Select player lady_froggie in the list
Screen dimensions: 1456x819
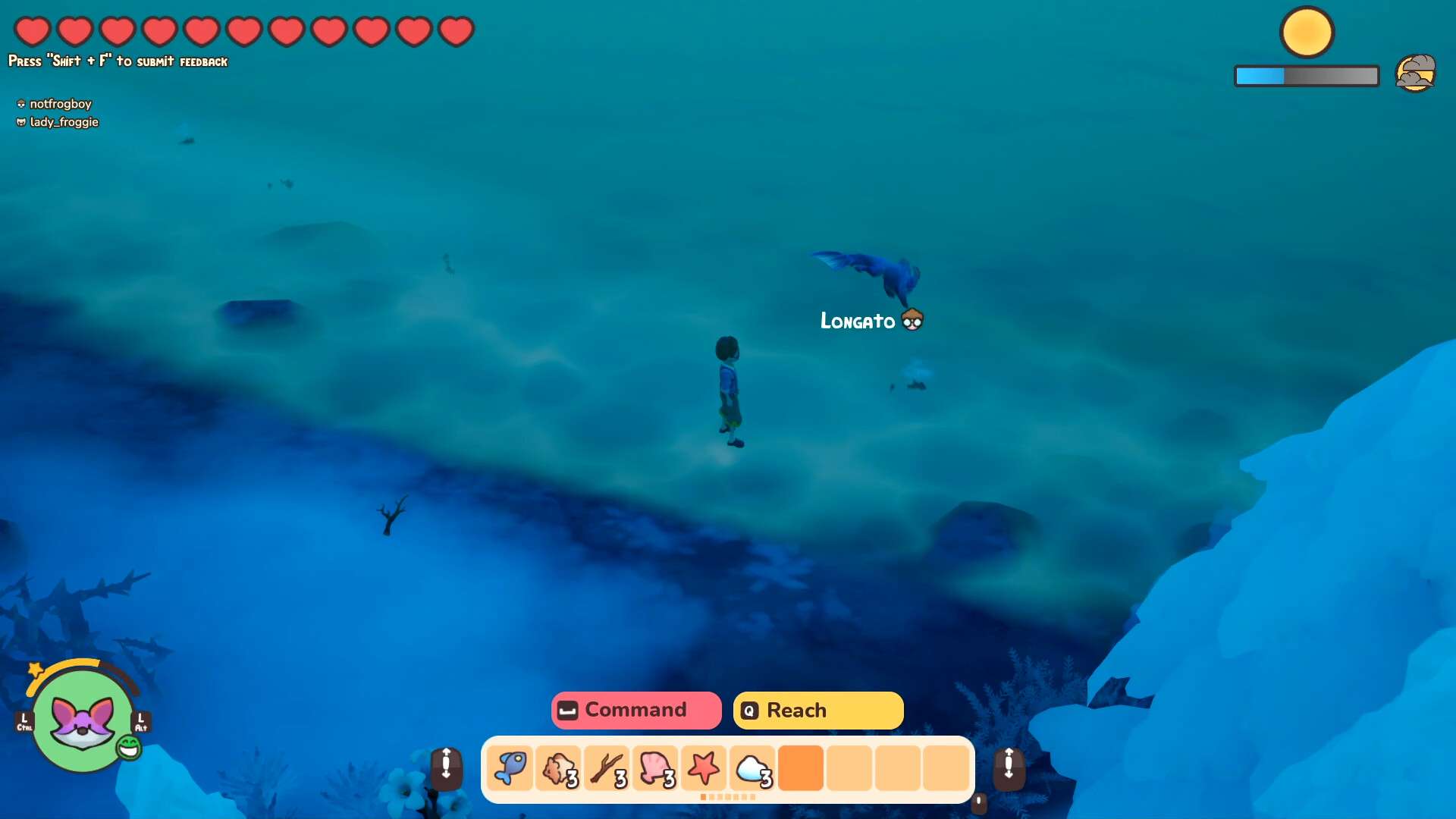tap(64, 122)
